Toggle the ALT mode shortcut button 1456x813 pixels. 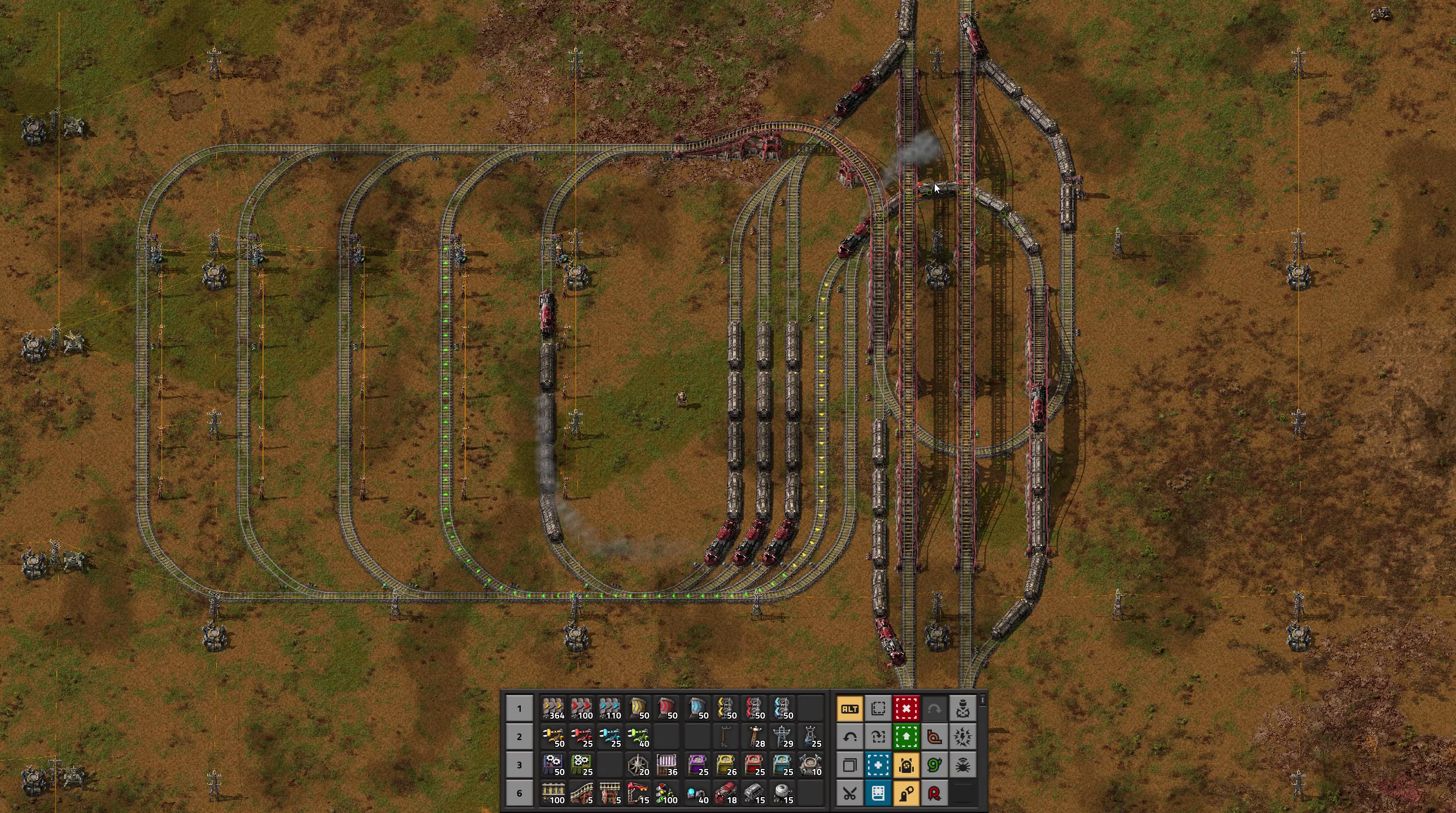(849, 709)
